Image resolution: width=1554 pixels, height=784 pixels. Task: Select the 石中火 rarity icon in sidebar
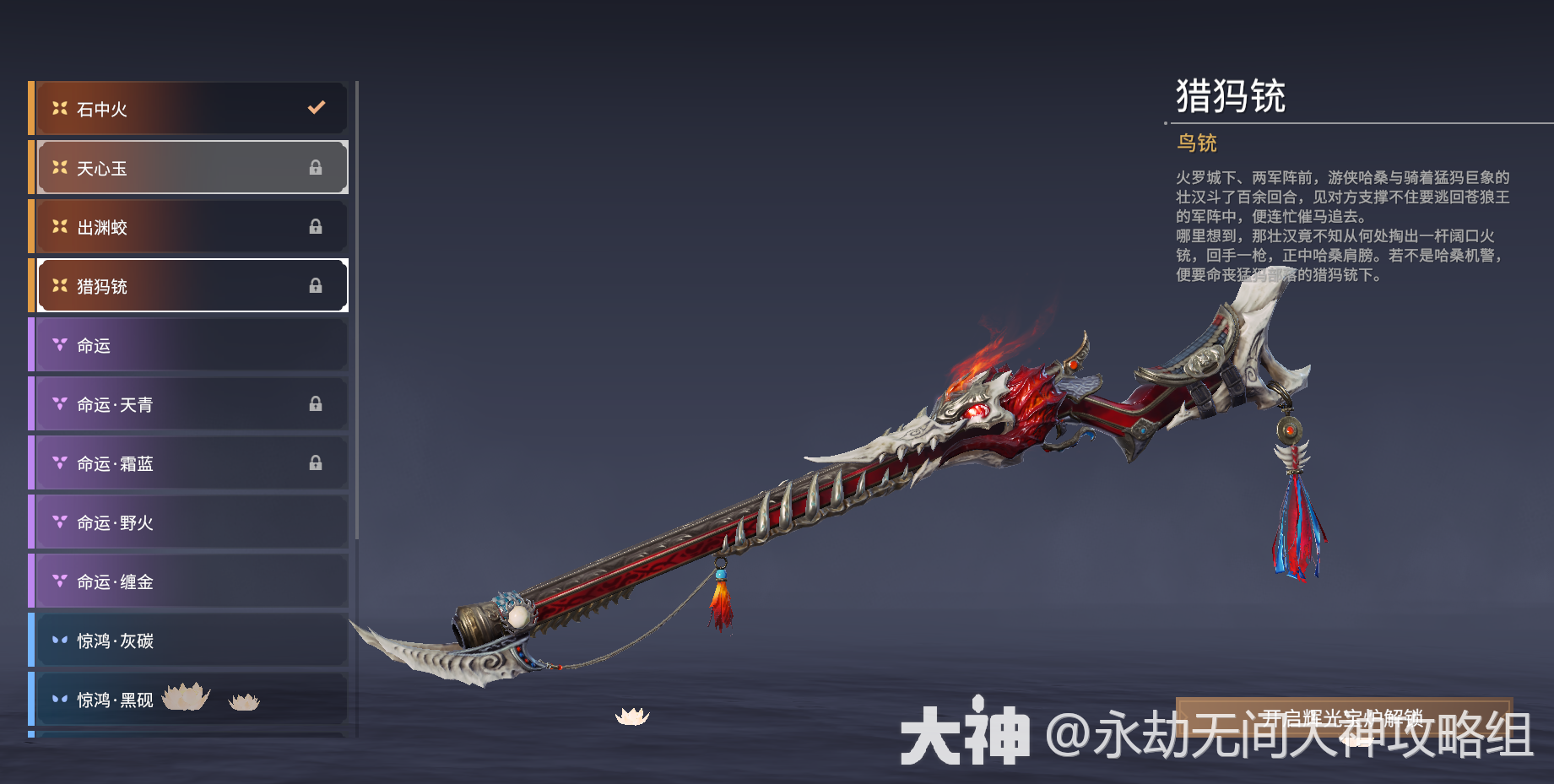pos(59,108)
